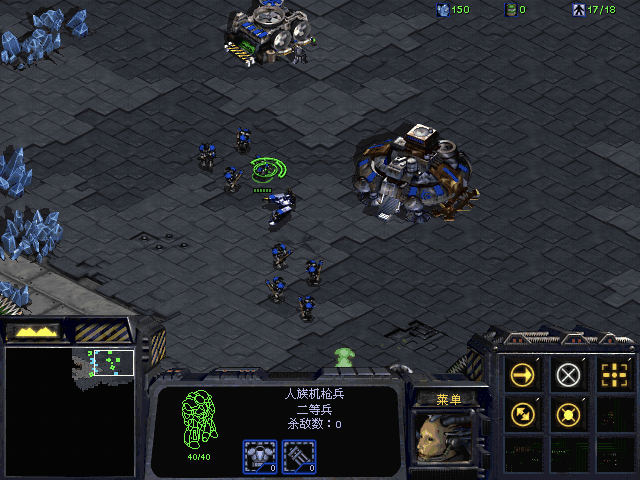Select the marine with the green selection circle
Image resolution: width=640 pixels, height=480 pixels.
[x=264, y=170]
